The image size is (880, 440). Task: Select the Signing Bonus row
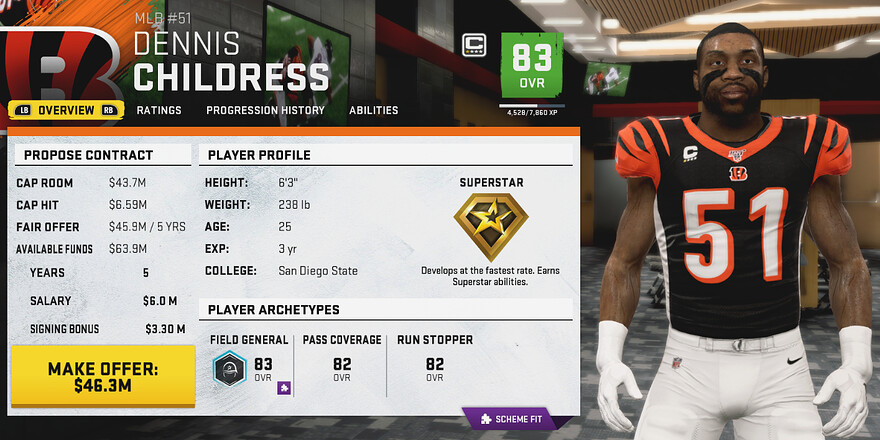[x=100, y=328]
